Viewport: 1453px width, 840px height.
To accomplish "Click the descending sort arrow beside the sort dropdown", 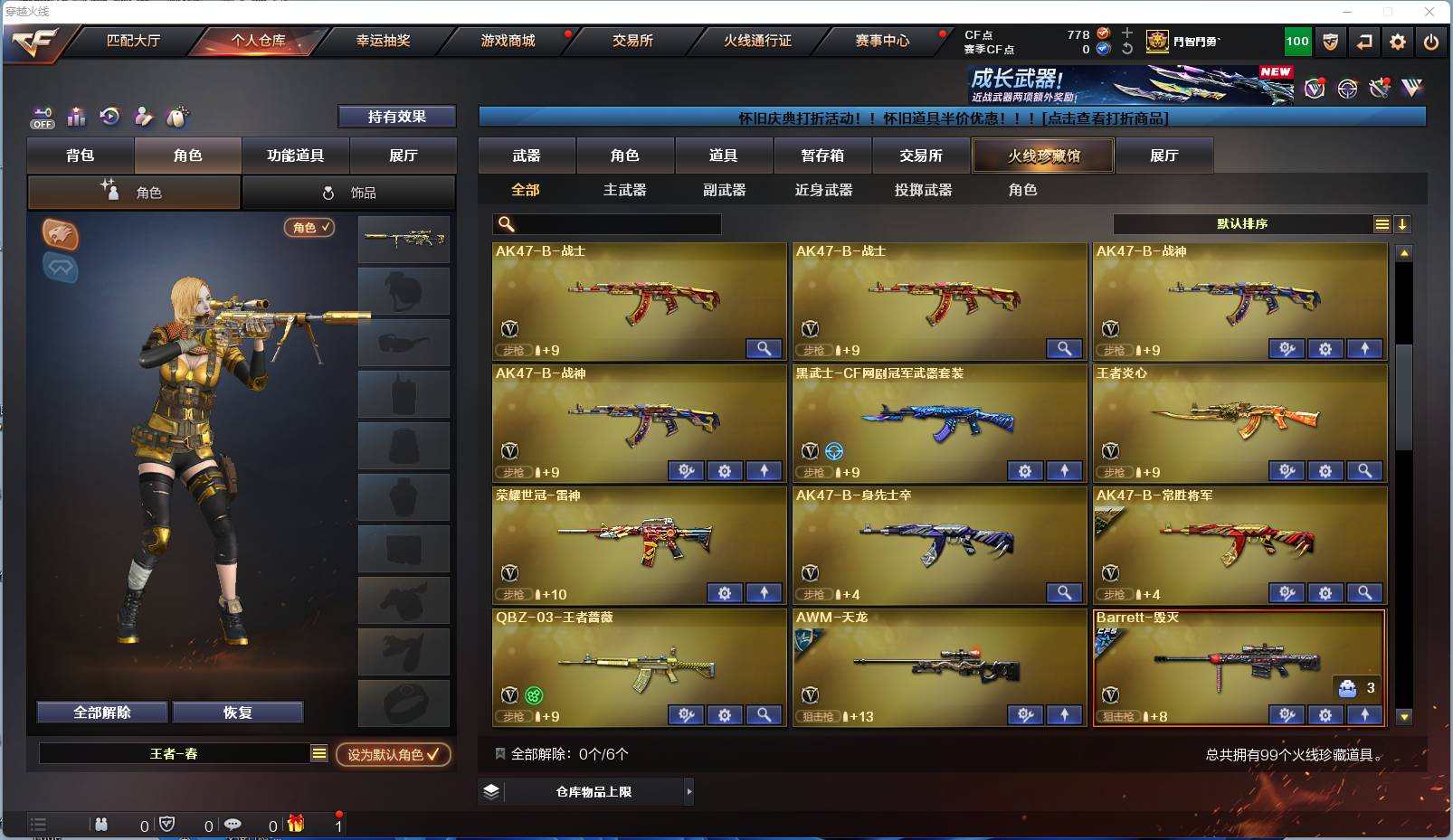I will tap(1403, 223).
